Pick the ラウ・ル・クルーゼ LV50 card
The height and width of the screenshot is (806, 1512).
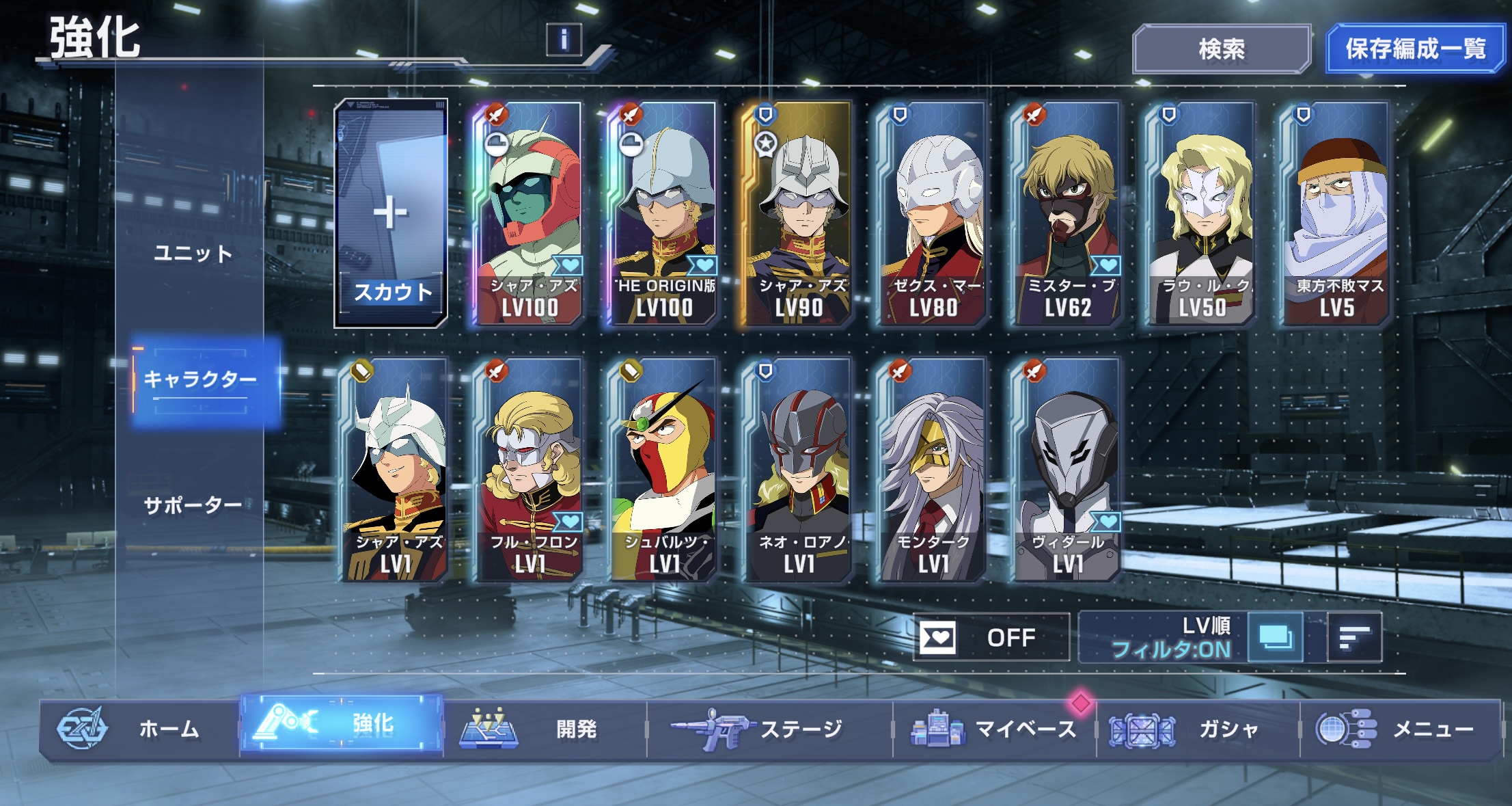[x=1201, y=215]
